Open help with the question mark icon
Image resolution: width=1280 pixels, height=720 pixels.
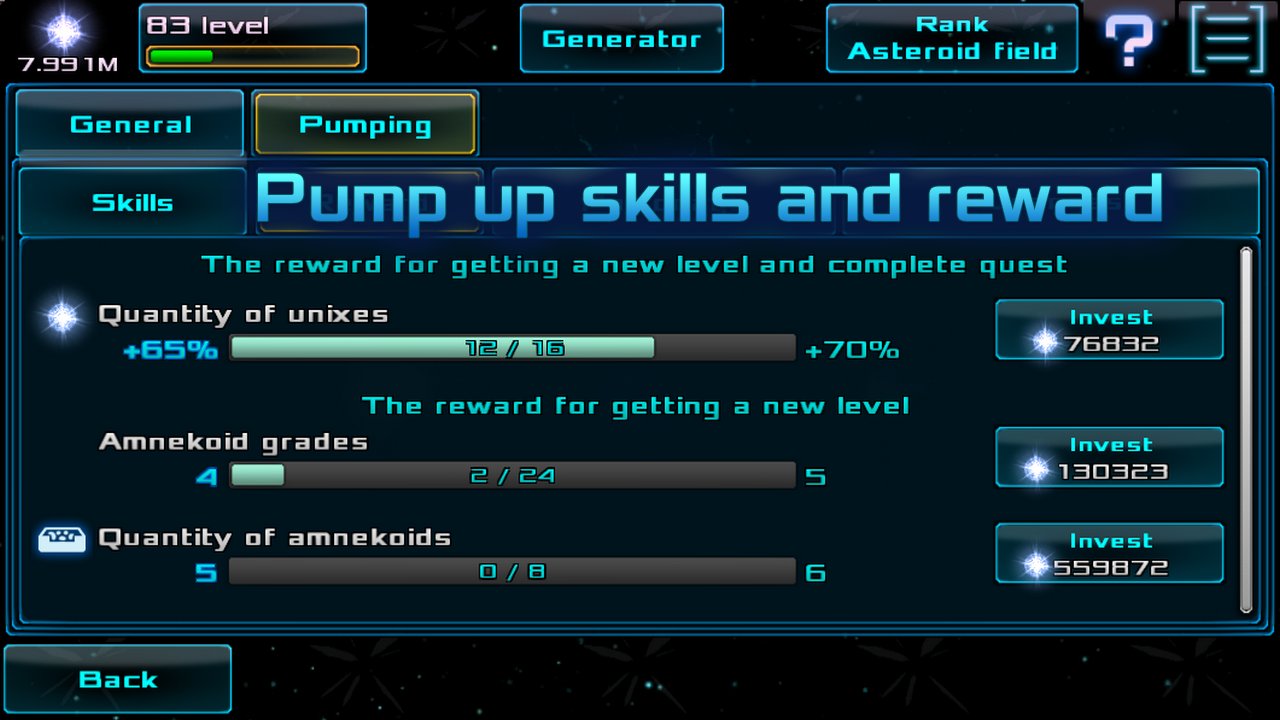coord(1129,40)
